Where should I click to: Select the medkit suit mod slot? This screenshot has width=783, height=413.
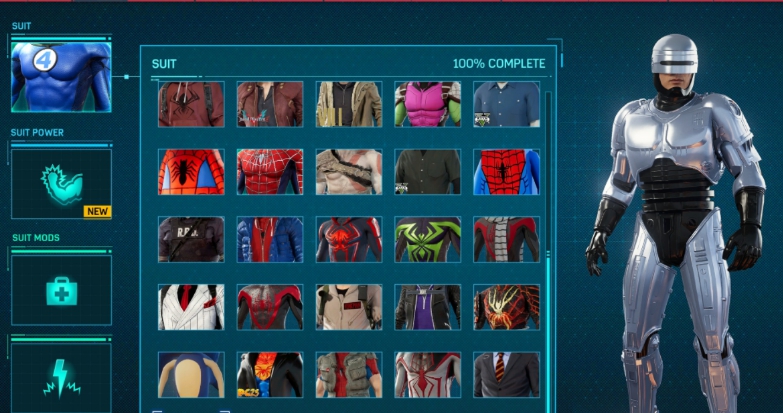pyautogui.click(x=61, y=289)
